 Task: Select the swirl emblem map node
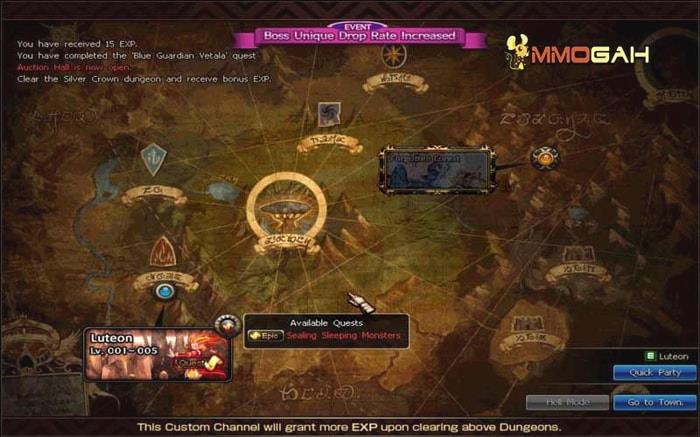[329, 114]
